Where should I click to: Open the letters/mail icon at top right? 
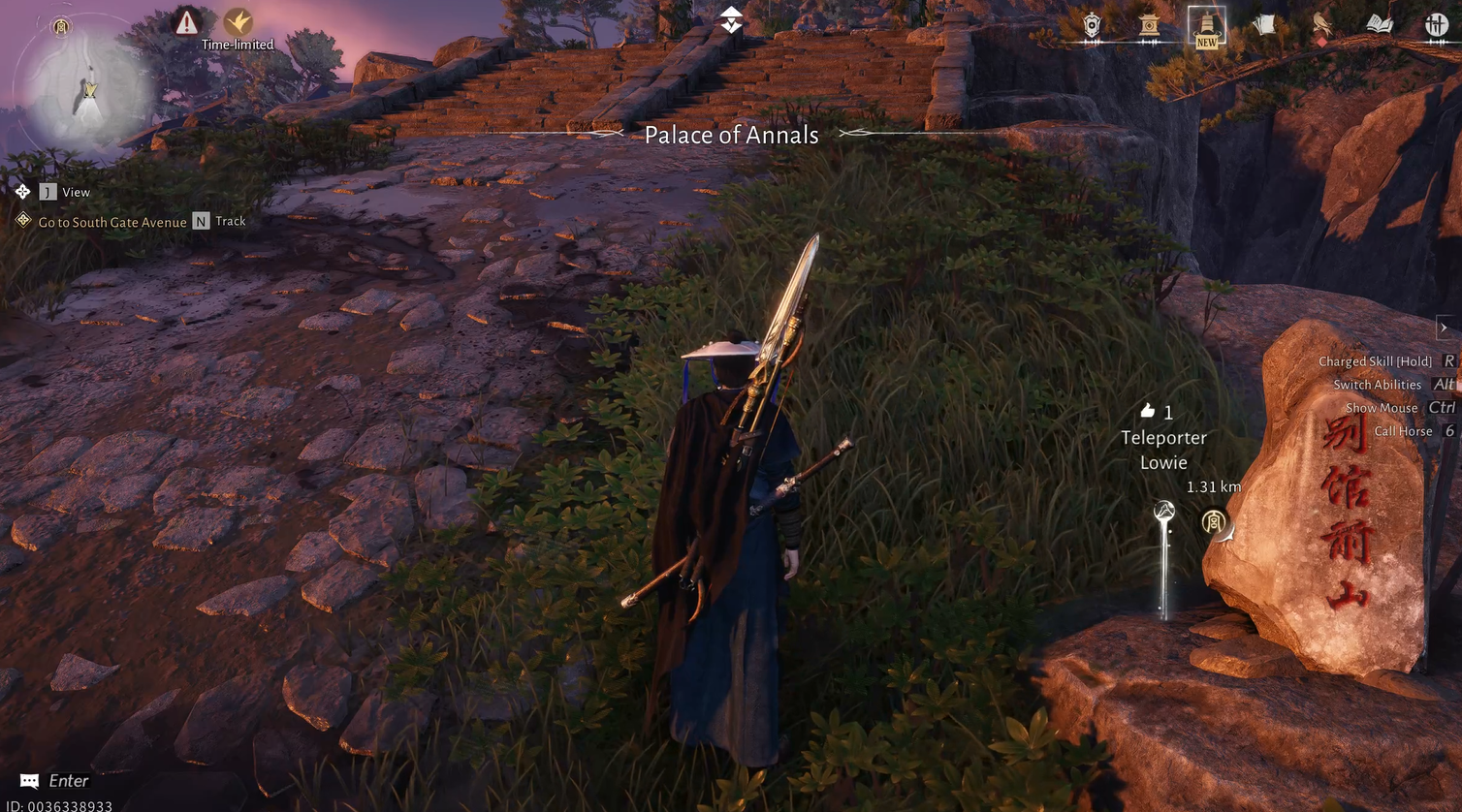pyautogui.click(x=1263, y=24)
